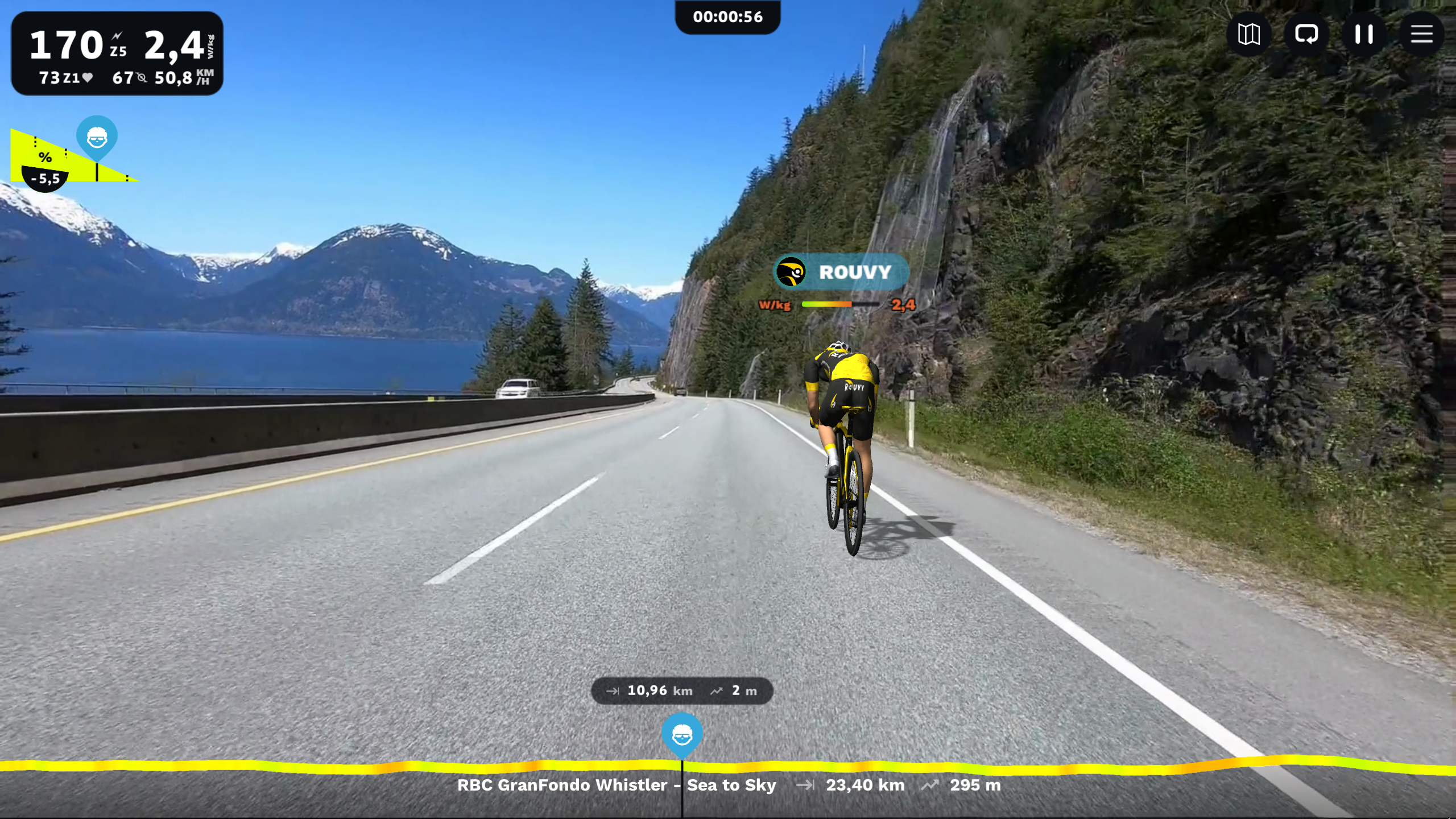Click the rider marker on elevation profile
The image size is (1456, 819).
[x=682, y=735]
